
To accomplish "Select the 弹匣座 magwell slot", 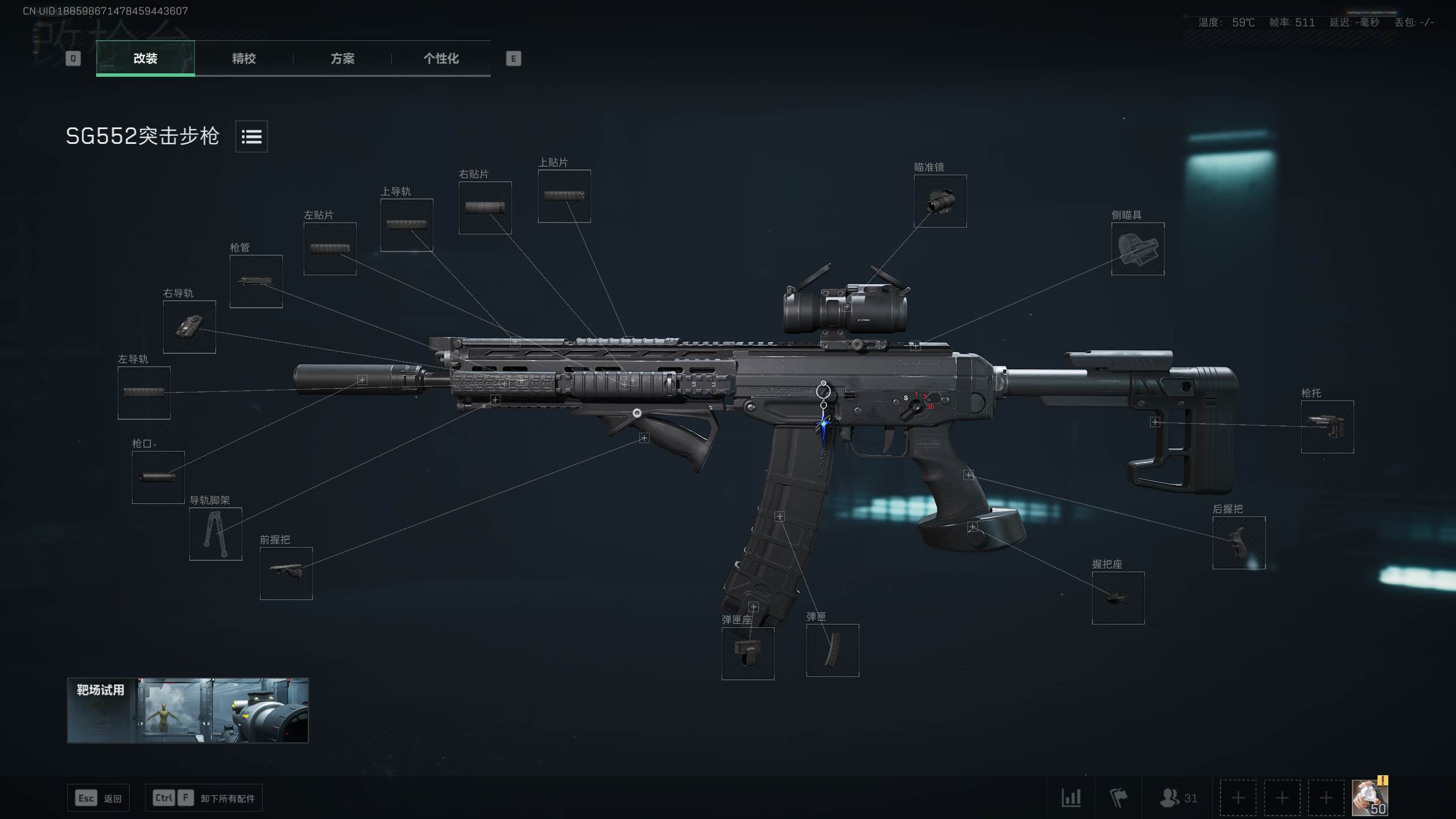I will tap(747, 653).
